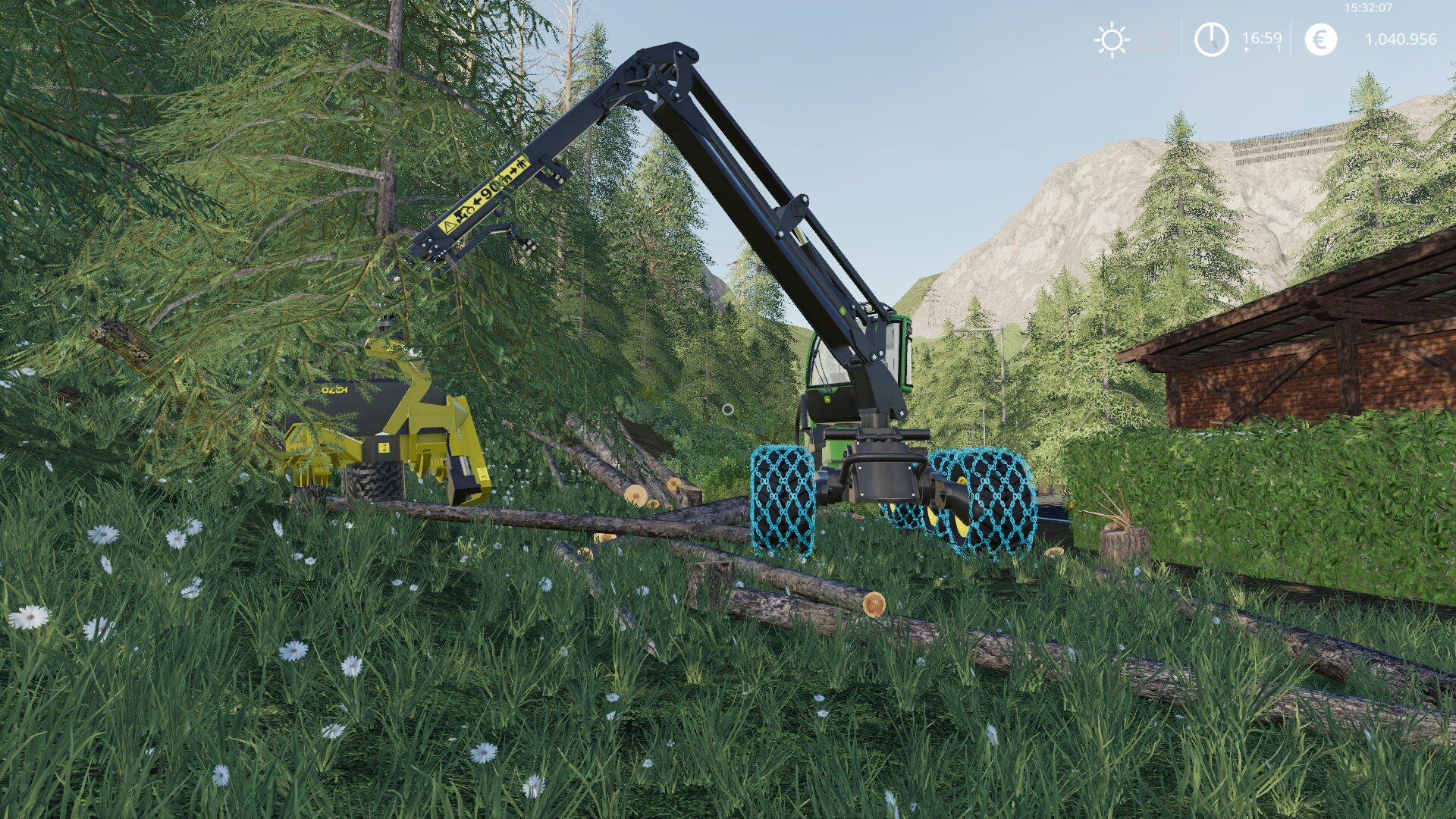The image size is (1456, 819).
Task: Select the faded cloud forecast icon
Action: coord(1154,39)
